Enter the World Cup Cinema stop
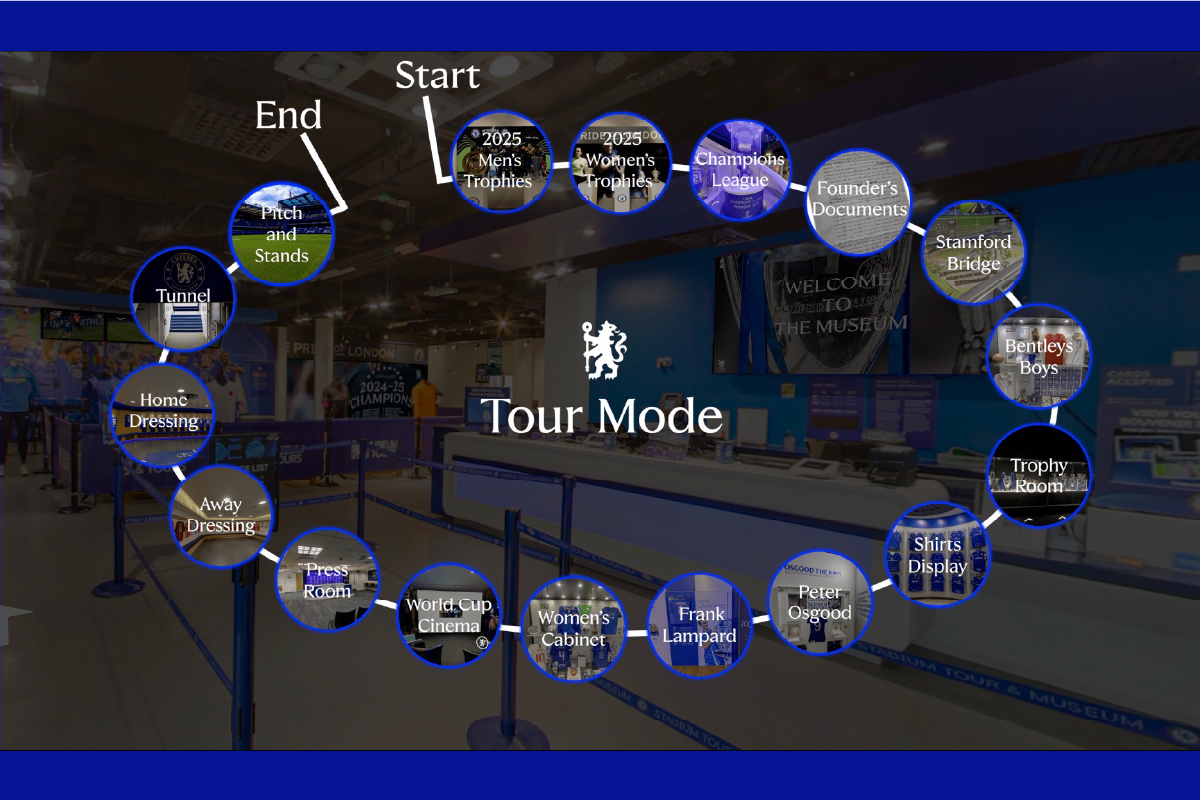Screen dimensions: 1200x800 click(x=449, y=615)
